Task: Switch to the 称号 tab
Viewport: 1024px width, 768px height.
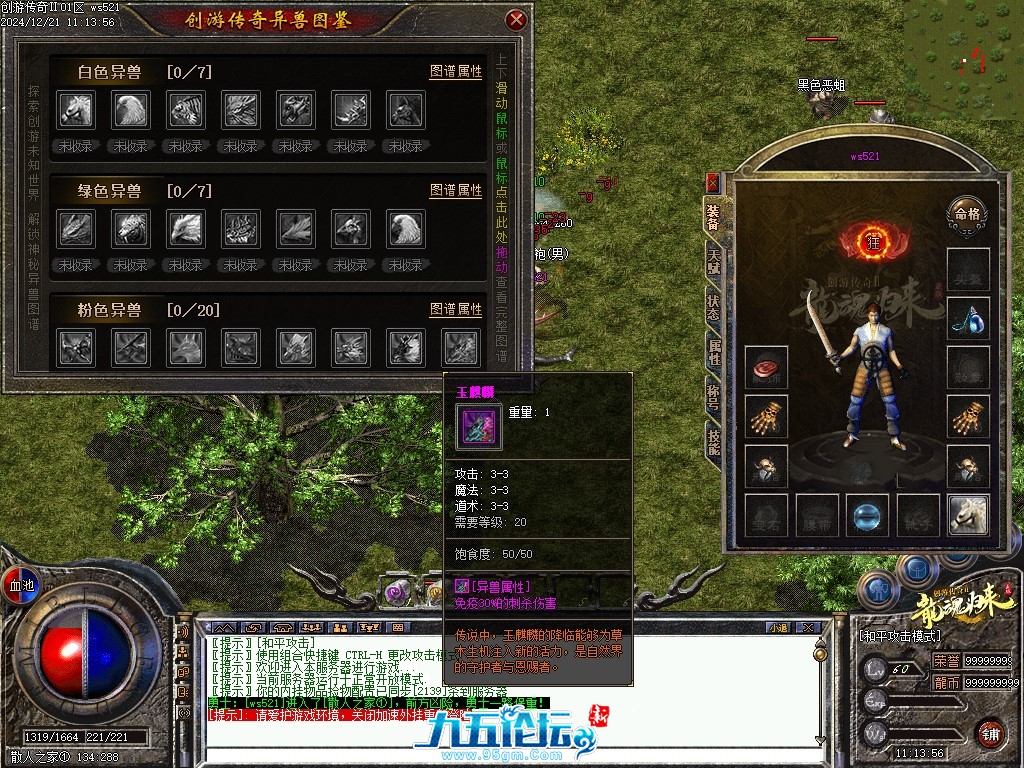Action: tap(713, 394)
